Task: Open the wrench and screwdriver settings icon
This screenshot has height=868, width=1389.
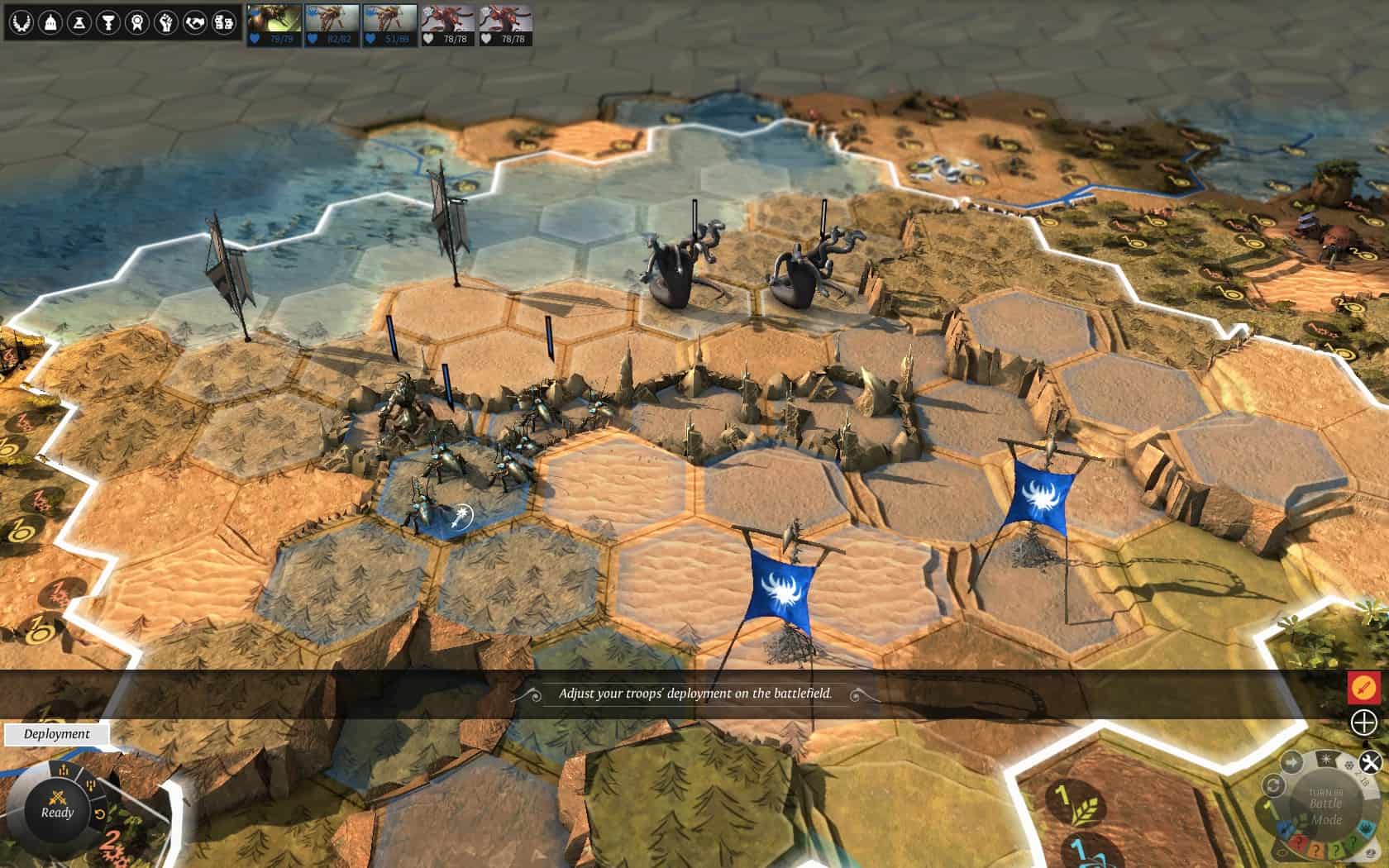Action: 1370,762
